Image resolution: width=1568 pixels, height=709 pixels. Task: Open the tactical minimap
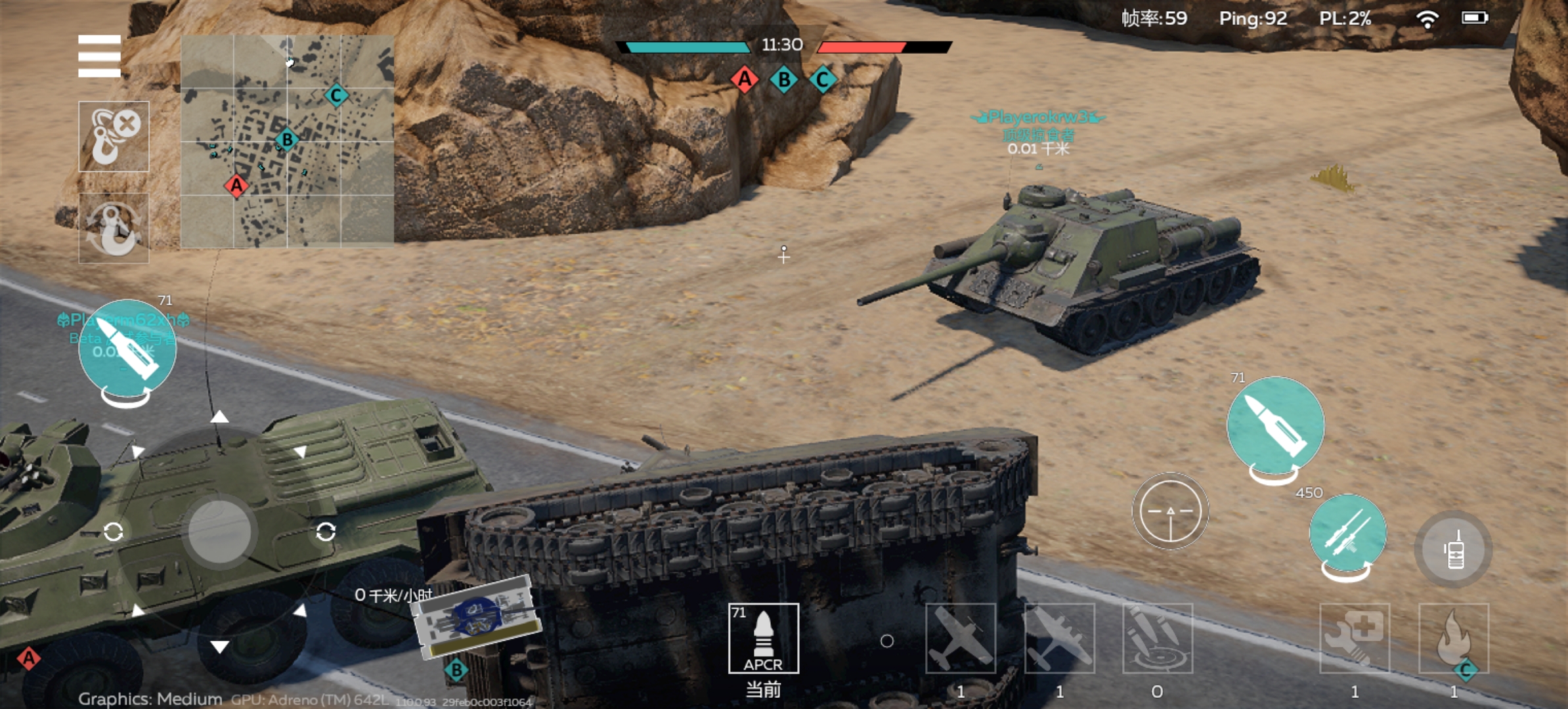tap(287, 141)
